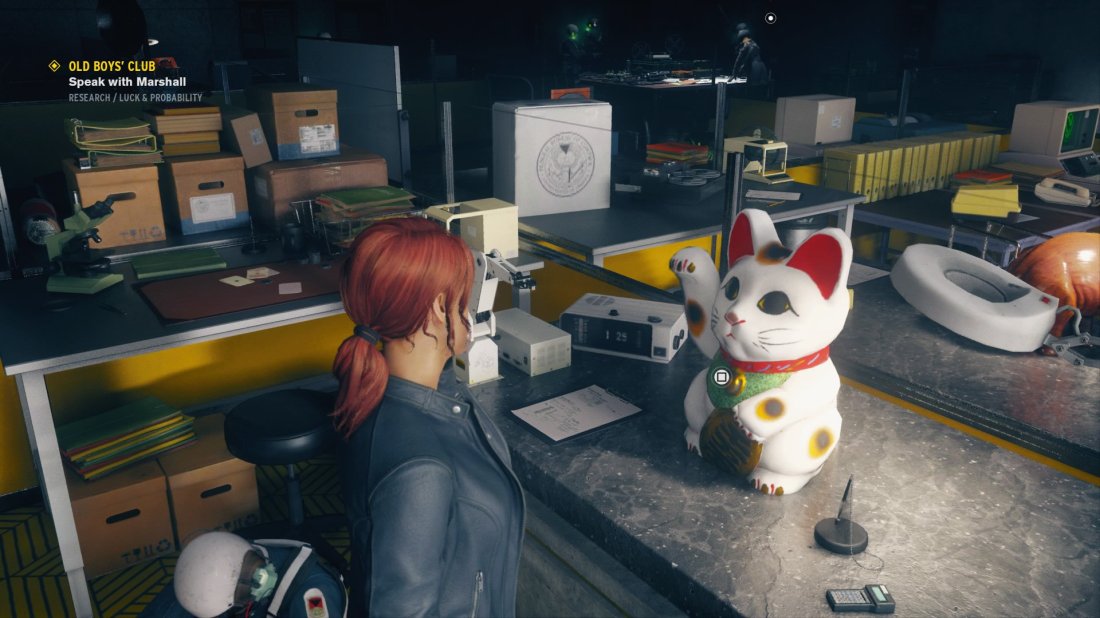
Task: Click the yellow diamond mission icon
Action: pyautogui.click(x=55, y=66)
